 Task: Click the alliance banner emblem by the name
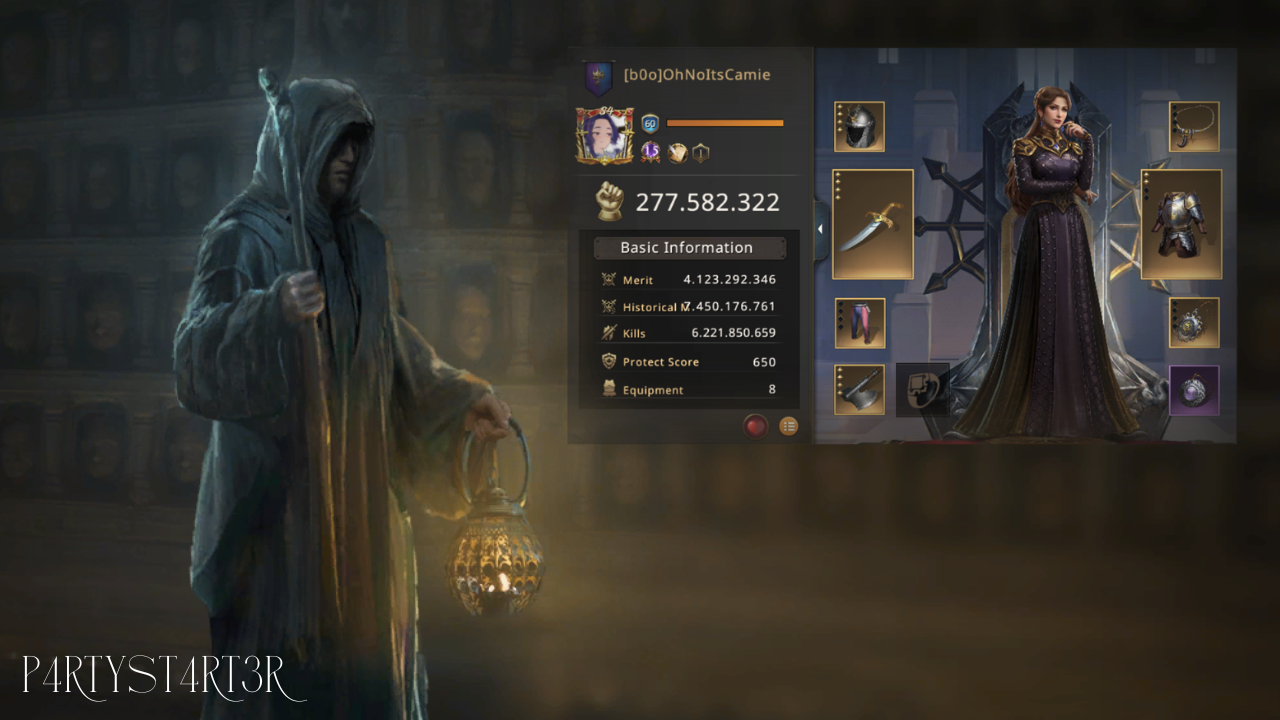coord(599,77)
